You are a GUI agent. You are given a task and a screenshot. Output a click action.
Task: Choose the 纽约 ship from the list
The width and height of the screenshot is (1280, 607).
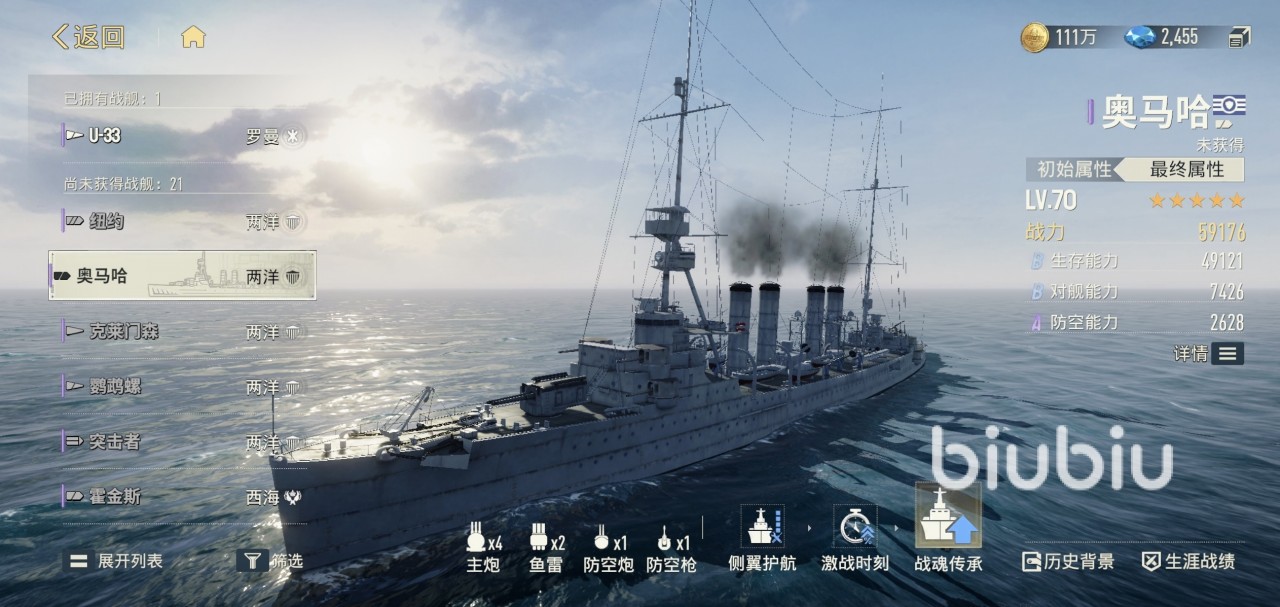click(182, 221)
